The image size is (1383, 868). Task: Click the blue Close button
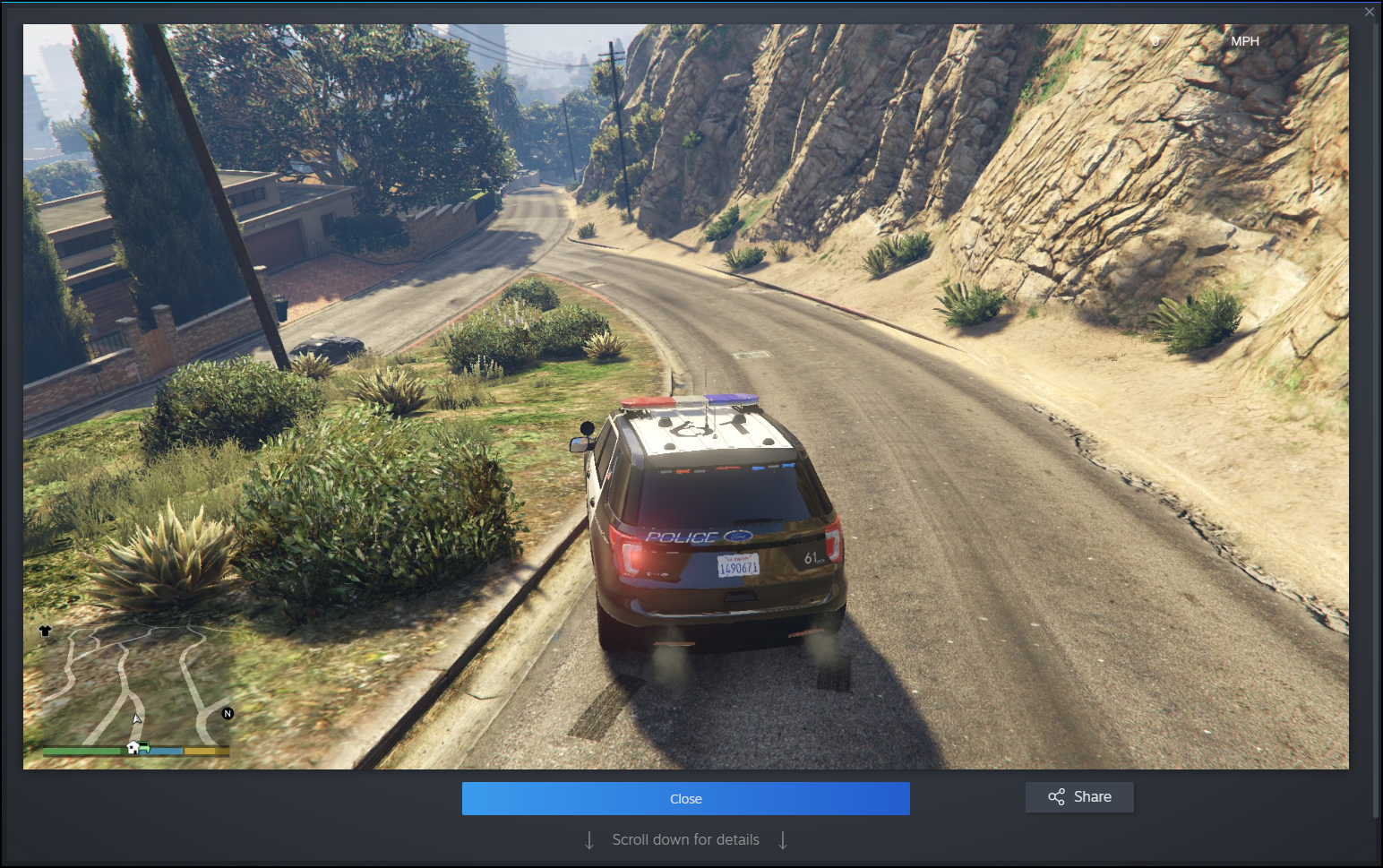(685, 798)
